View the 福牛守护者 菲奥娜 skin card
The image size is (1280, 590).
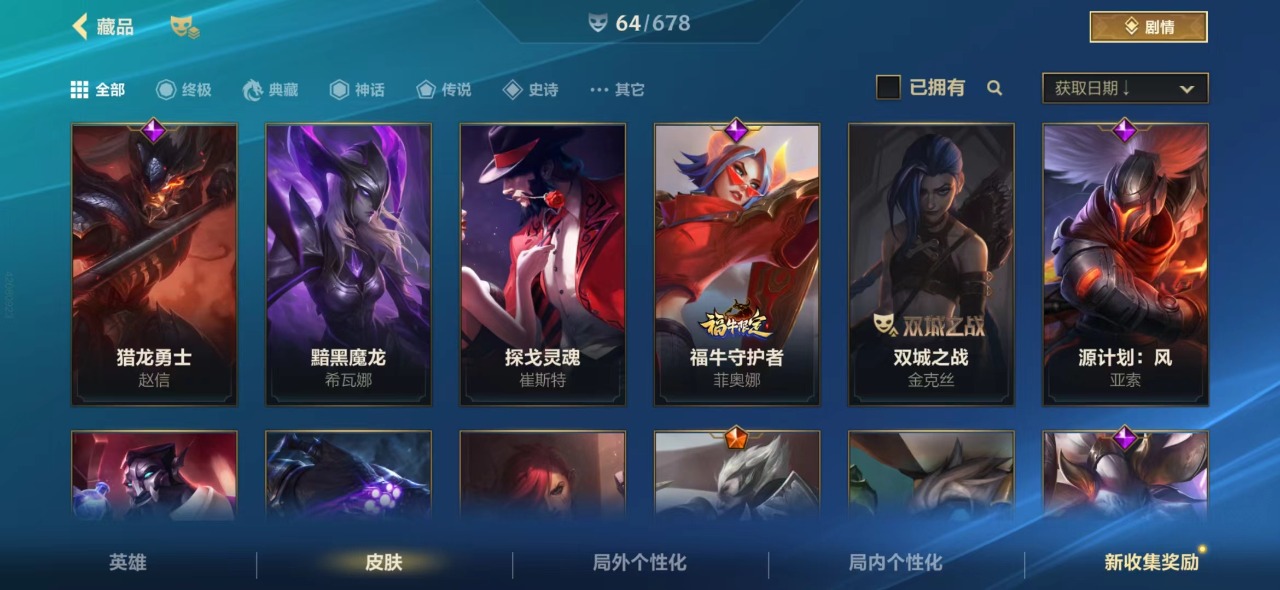coord(737,265)
